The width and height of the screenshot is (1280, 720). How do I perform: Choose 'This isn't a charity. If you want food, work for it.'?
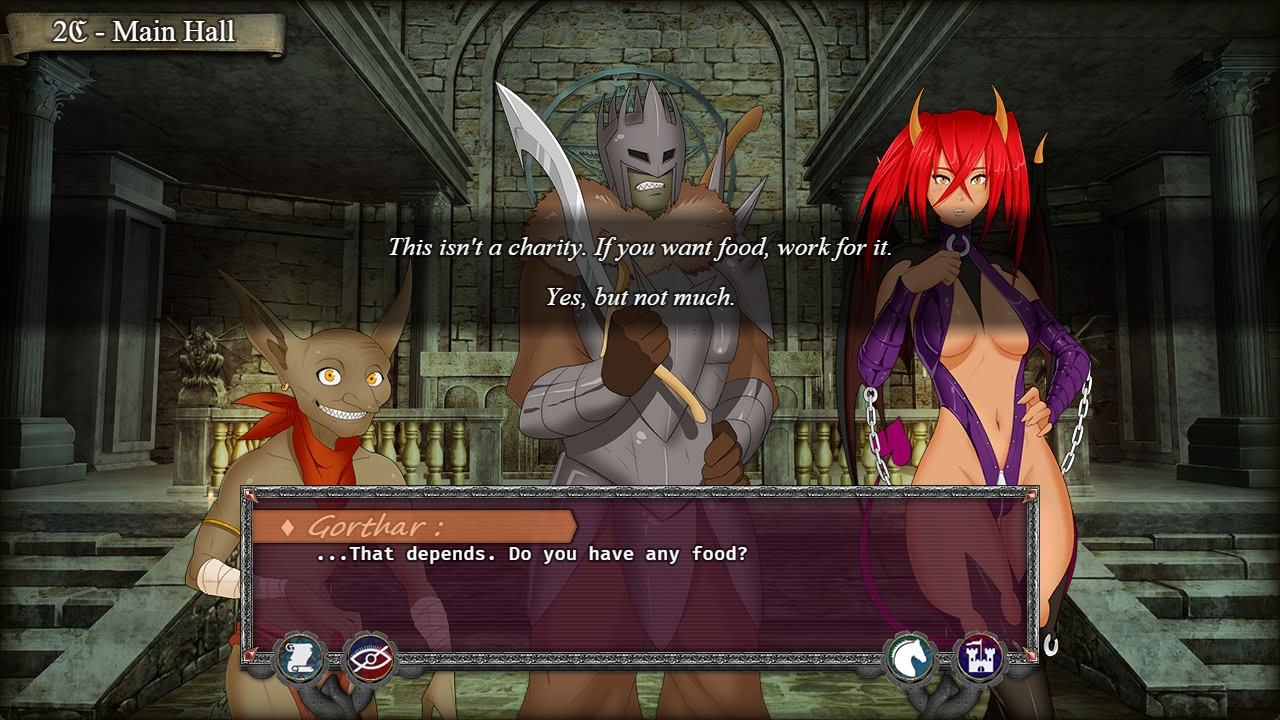pos(641,243)
